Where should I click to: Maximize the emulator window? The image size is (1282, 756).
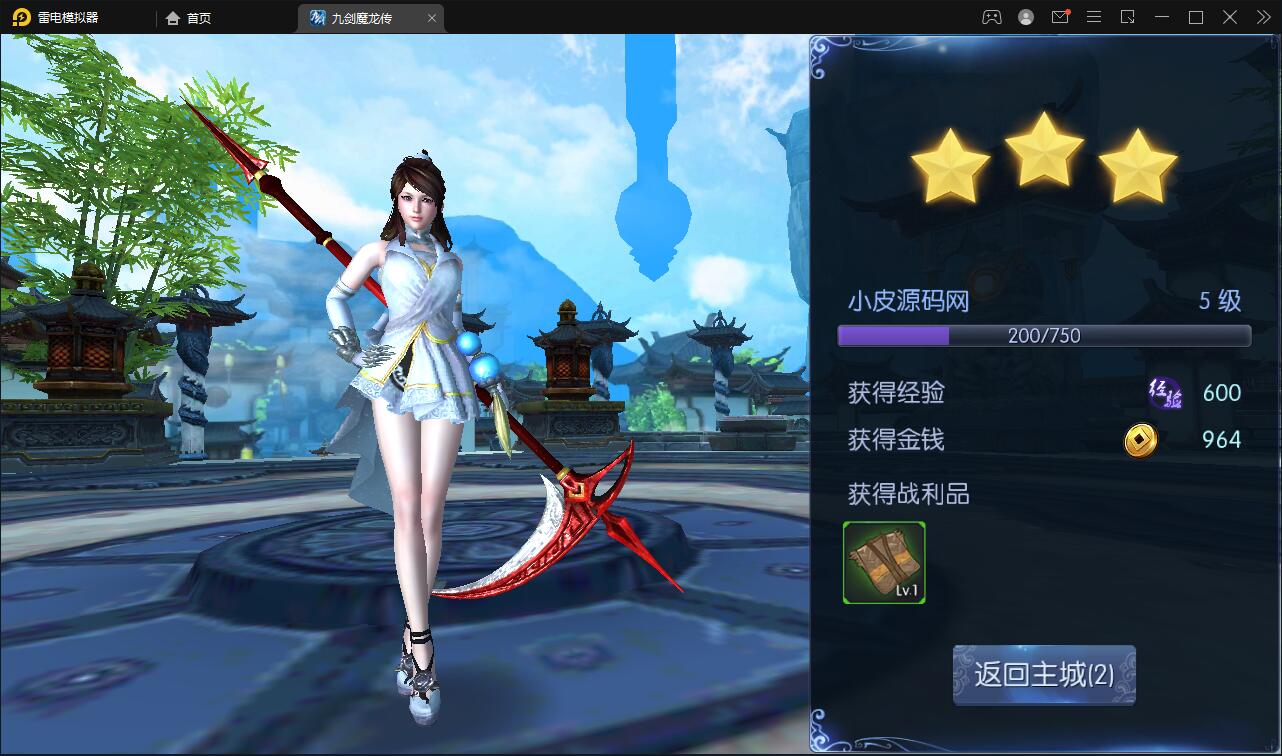pyautogui.click(x=1196, y=17)
